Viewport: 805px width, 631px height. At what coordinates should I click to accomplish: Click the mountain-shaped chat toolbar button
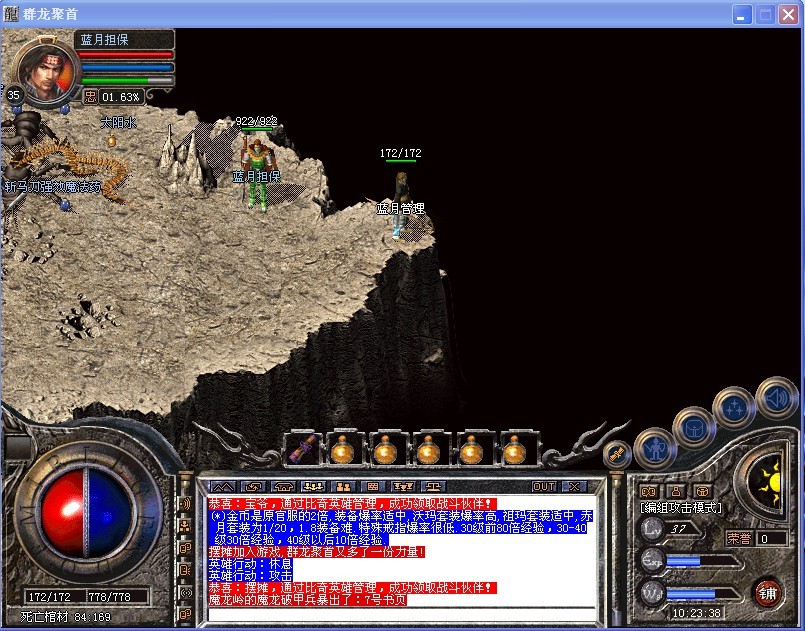coord(223,486)
